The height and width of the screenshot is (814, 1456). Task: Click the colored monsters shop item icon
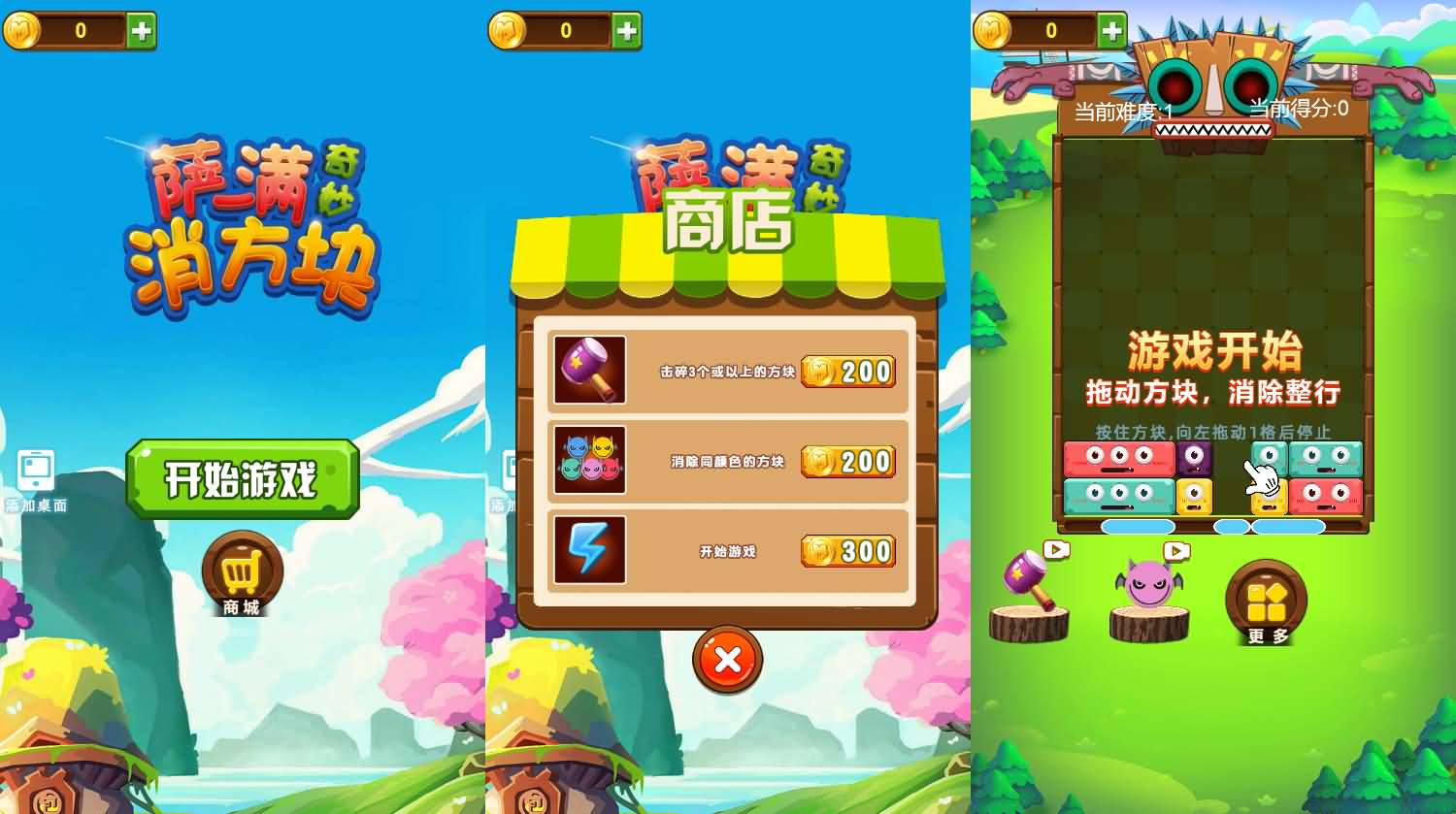click(589, 461)
